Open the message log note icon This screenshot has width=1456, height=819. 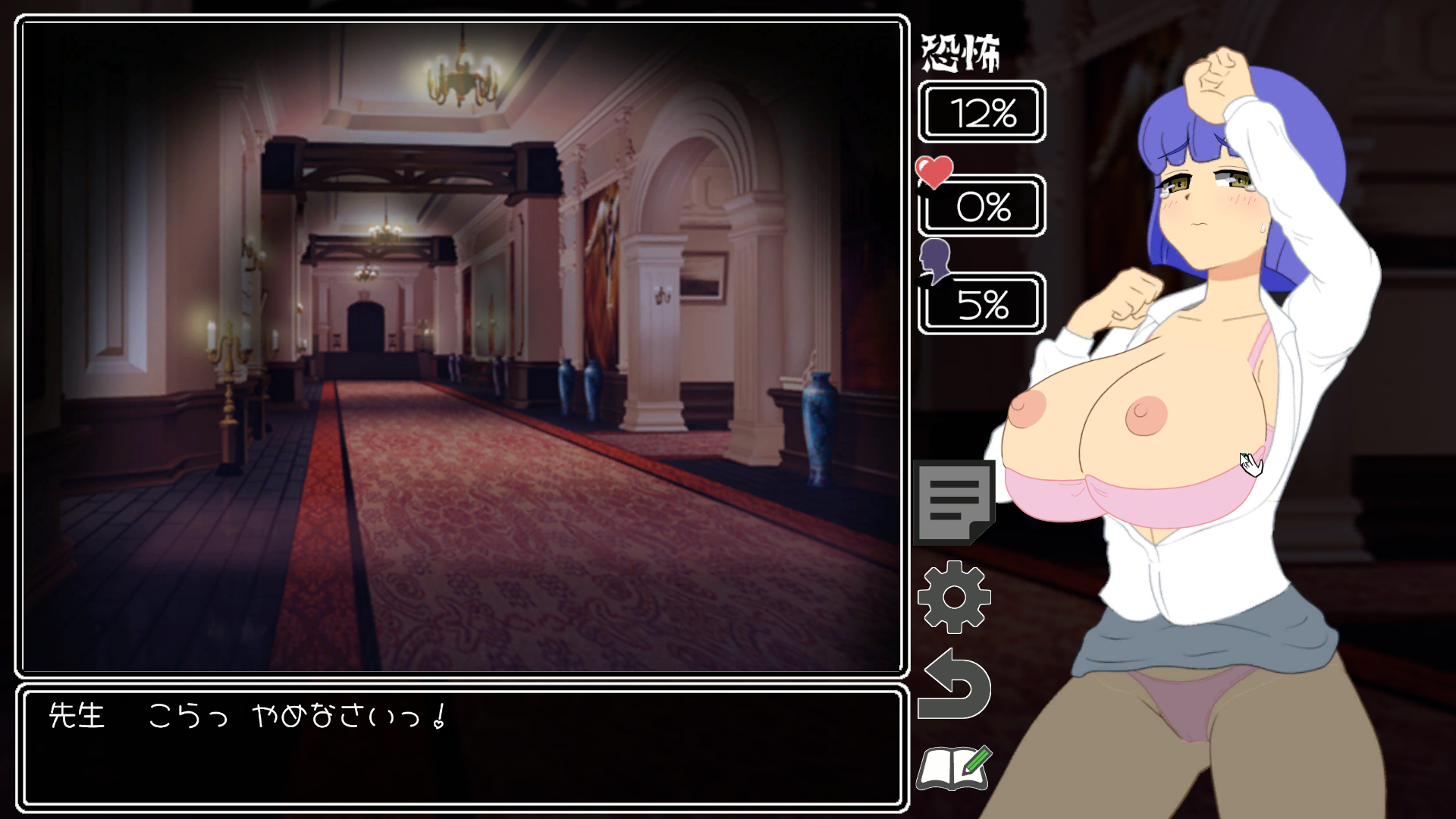(x=954, y=502)
